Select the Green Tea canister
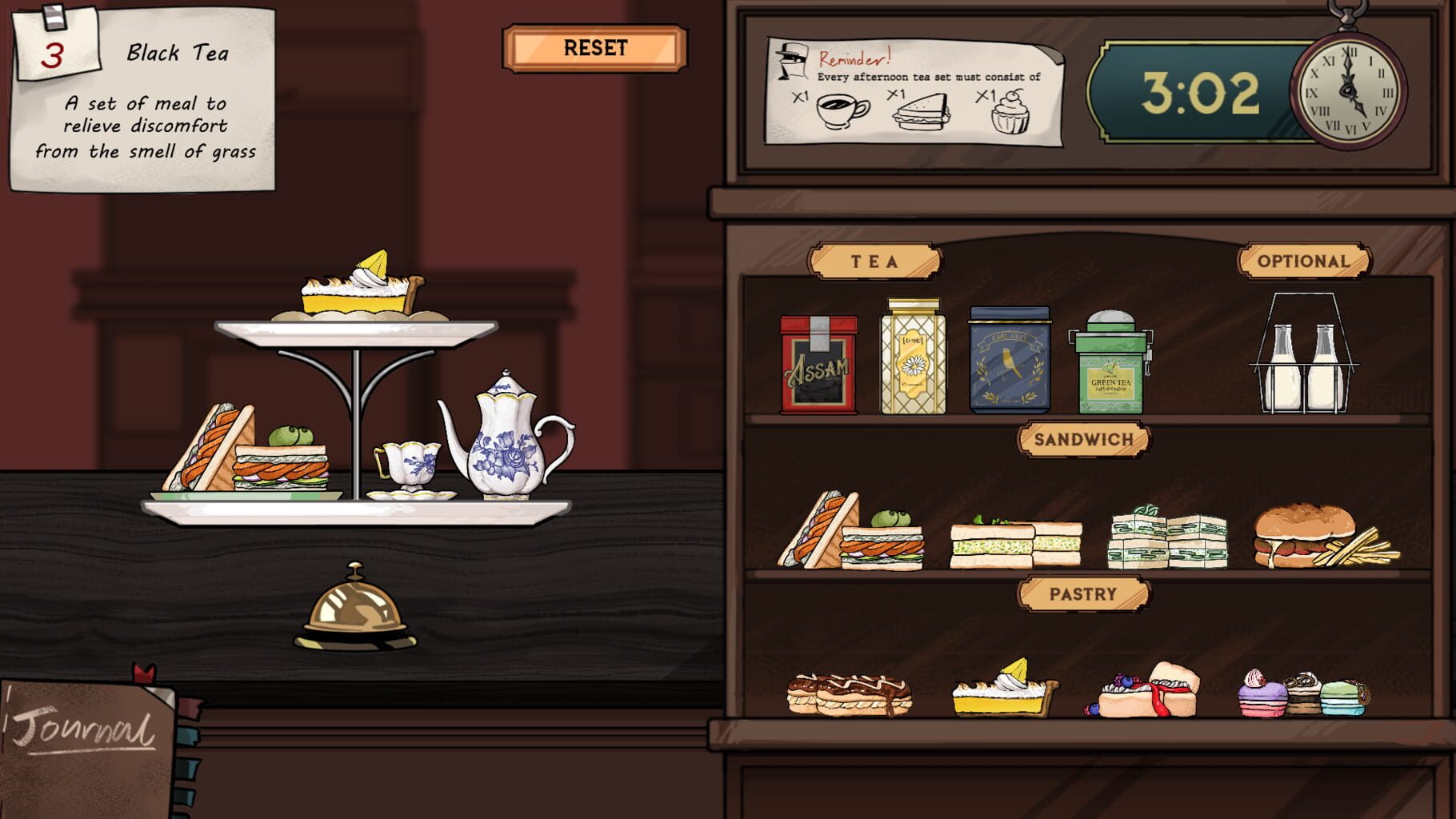1456x819 pixels. [x=1111, y=368]
